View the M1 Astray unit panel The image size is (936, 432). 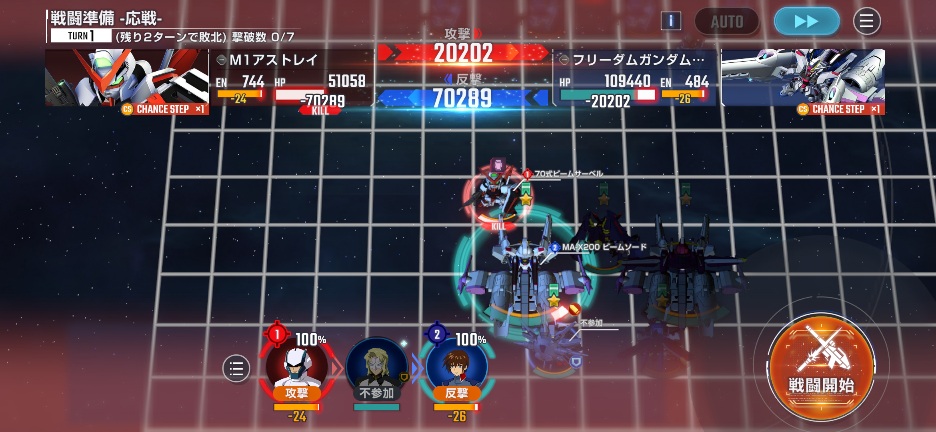[210, 78]
